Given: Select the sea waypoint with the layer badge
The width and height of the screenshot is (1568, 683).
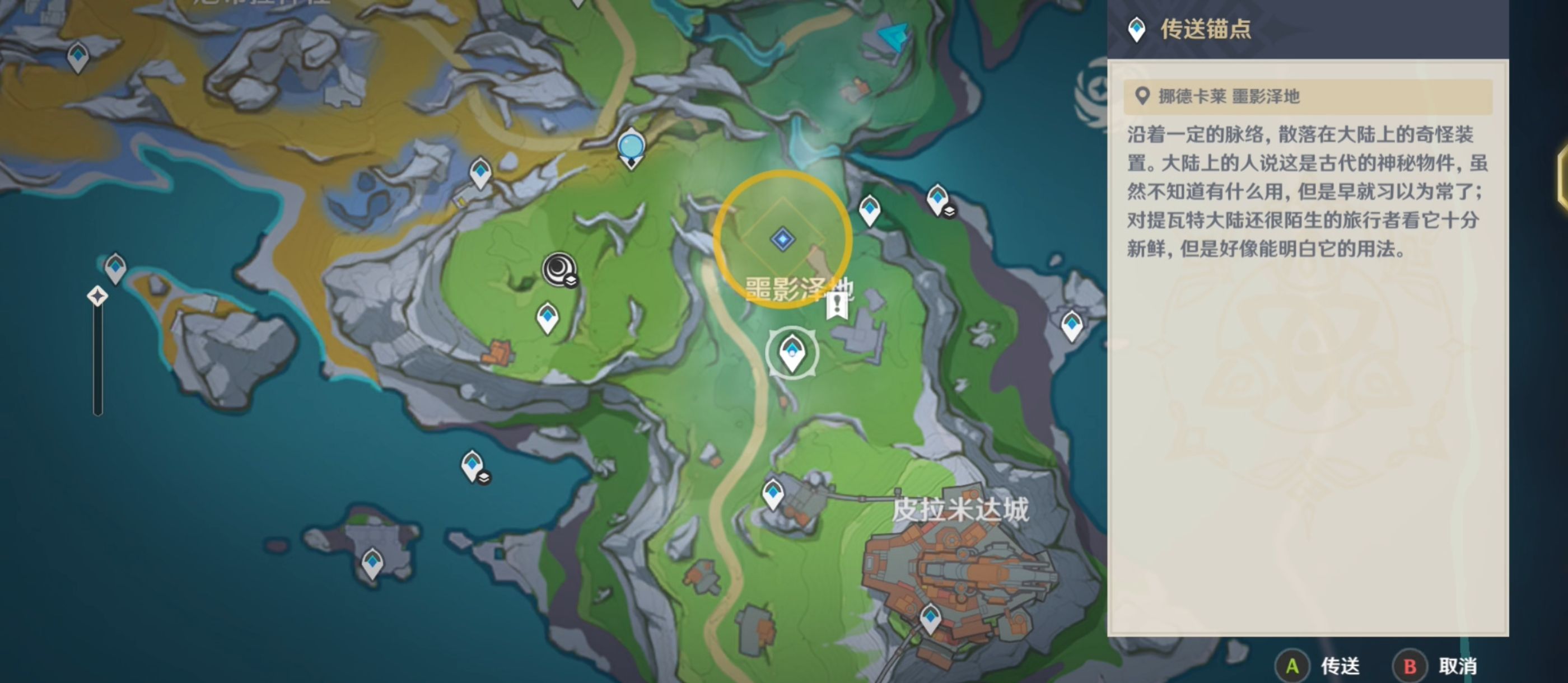Looking at the screenshot, I should point(473,466).
